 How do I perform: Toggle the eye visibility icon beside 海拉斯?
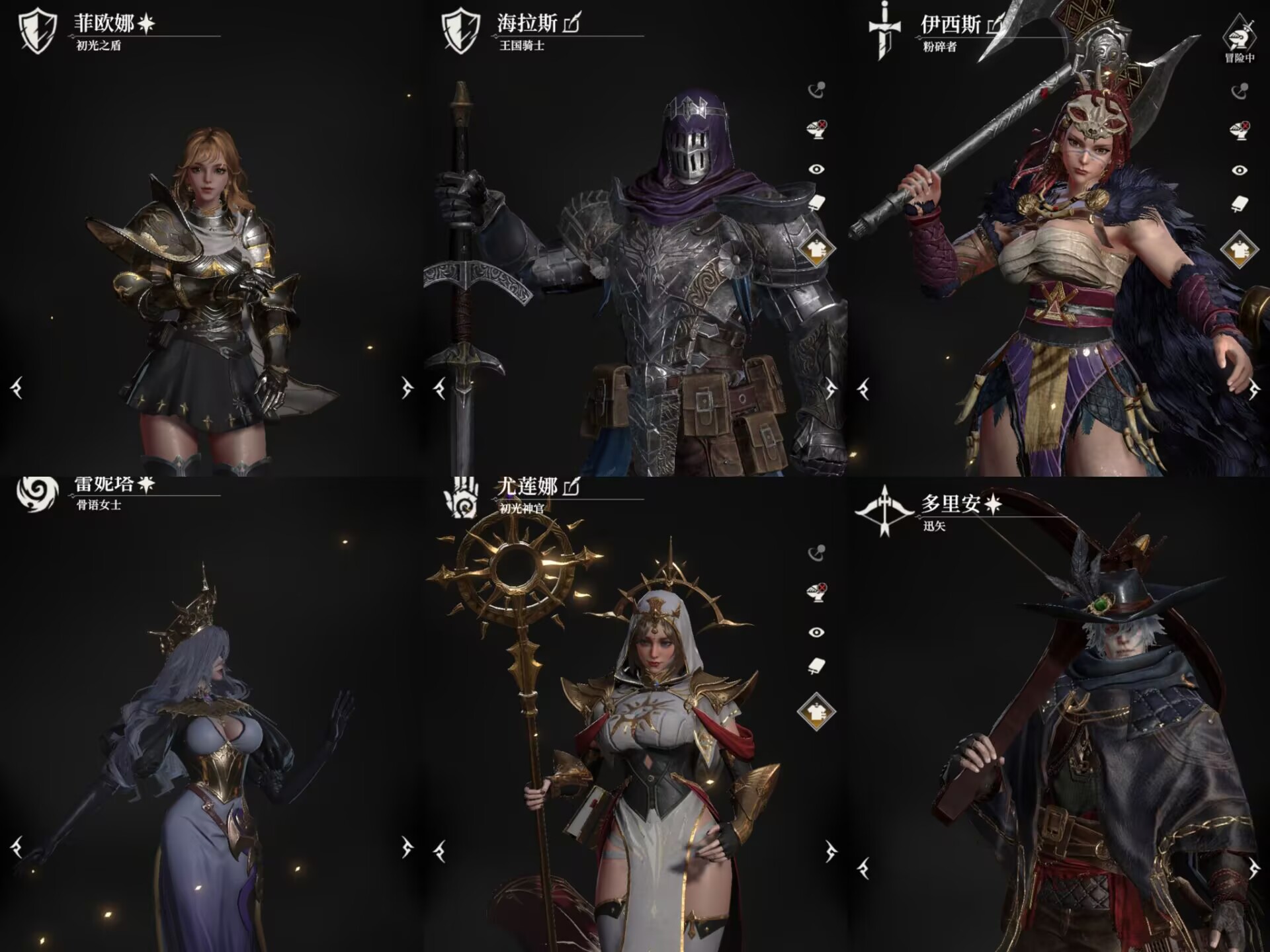click(817, 169)
